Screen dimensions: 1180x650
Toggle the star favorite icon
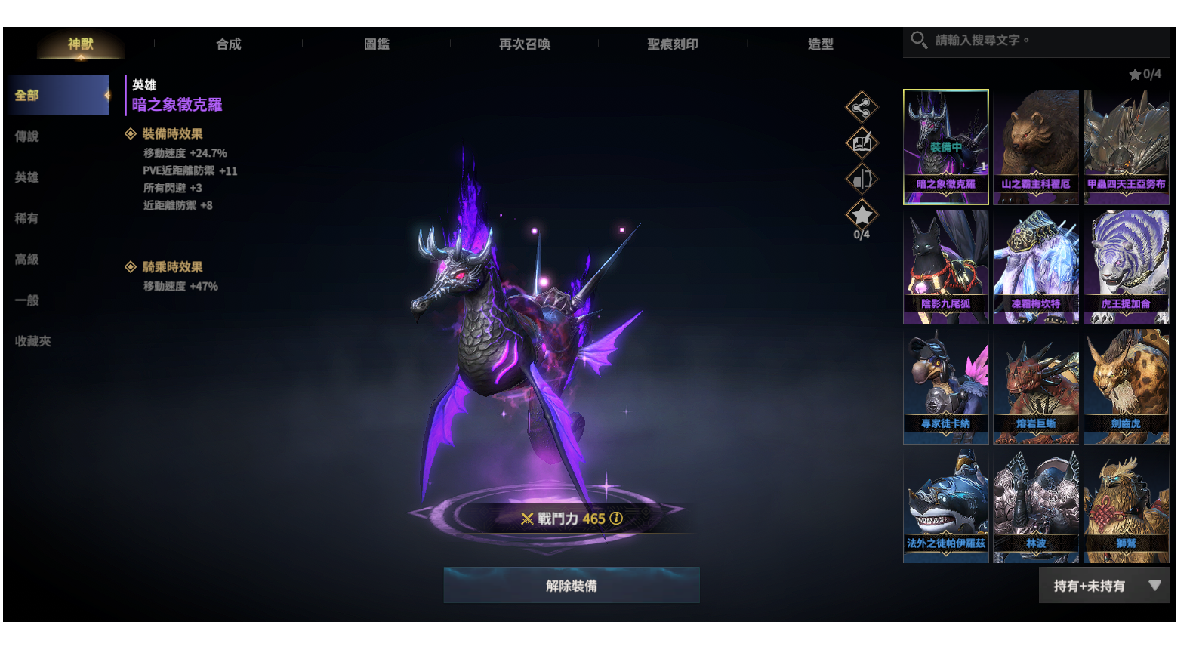pyautogui.click(x=861, y=214)
